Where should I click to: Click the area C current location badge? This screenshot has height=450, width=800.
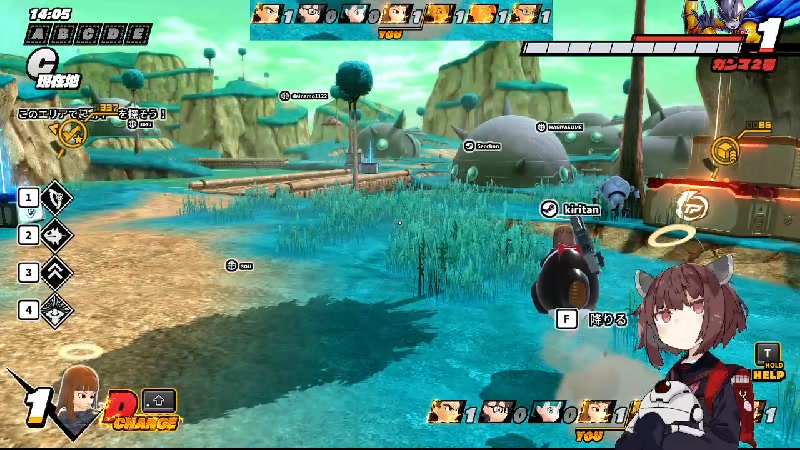[x=42, y=68]
